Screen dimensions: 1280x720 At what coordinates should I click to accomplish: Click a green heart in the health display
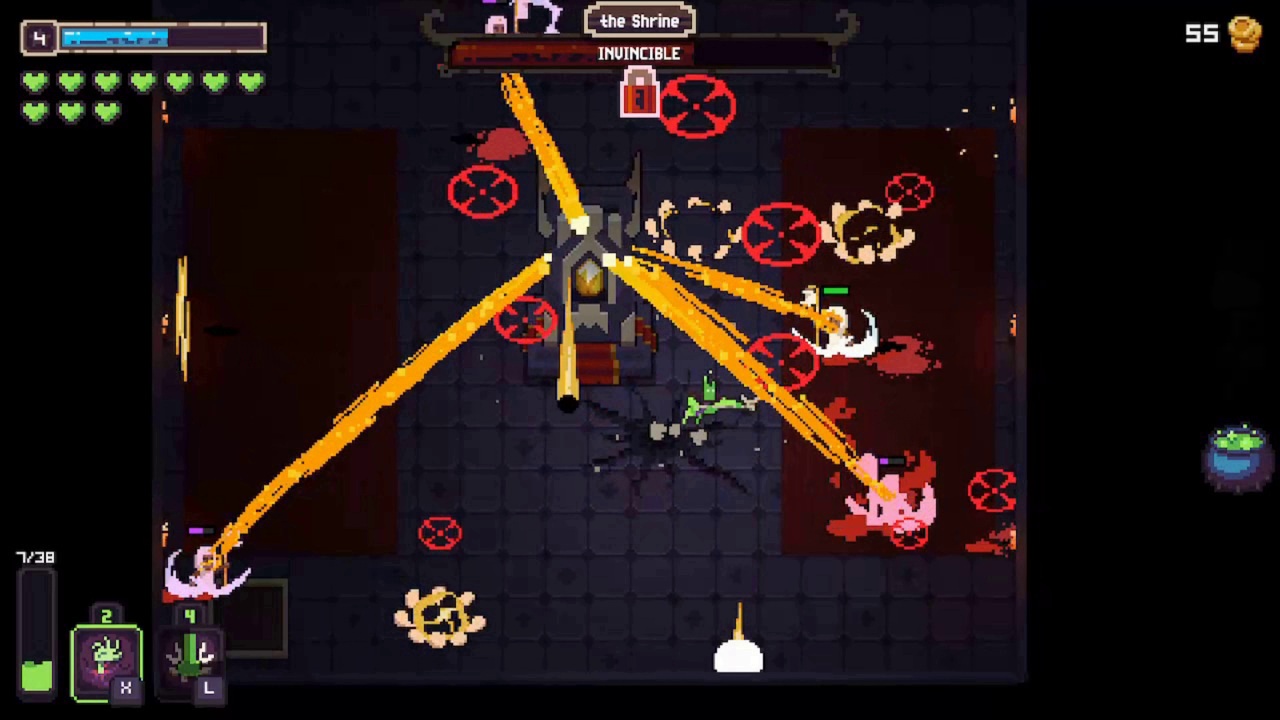36,83
